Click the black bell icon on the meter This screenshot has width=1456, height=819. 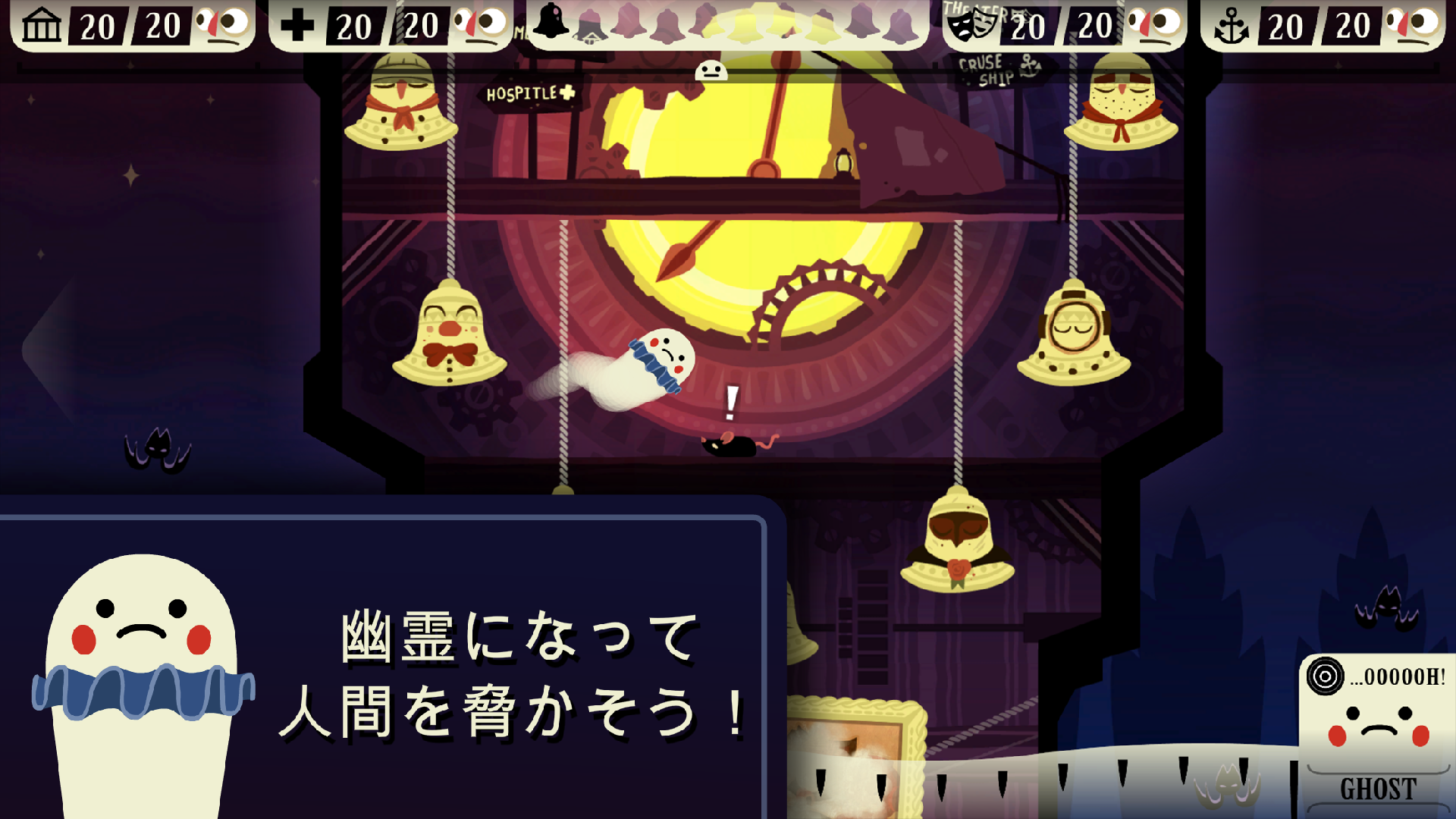click(x=551, y=19)
